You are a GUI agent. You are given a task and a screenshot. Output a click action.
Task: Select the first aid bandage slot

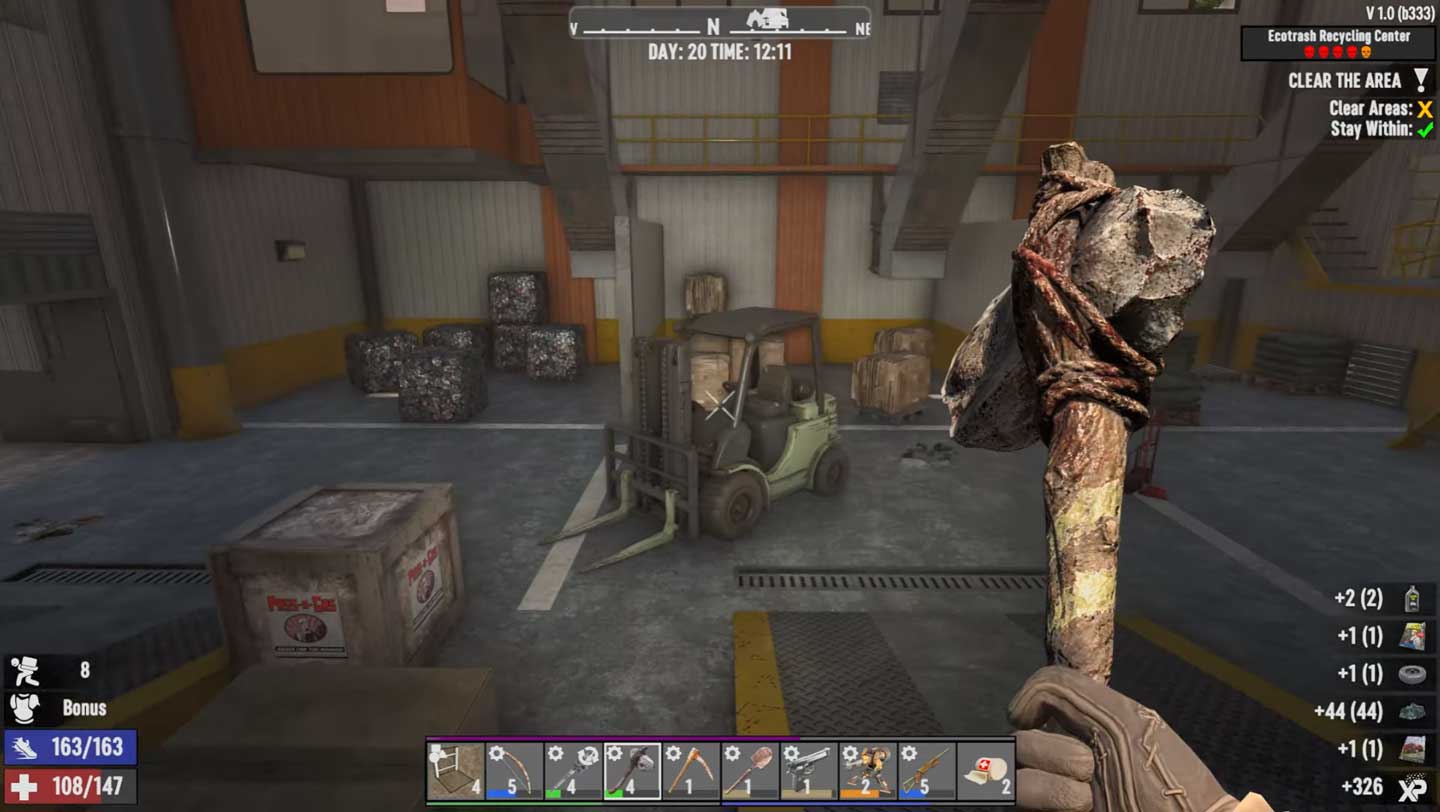point(986,770)
